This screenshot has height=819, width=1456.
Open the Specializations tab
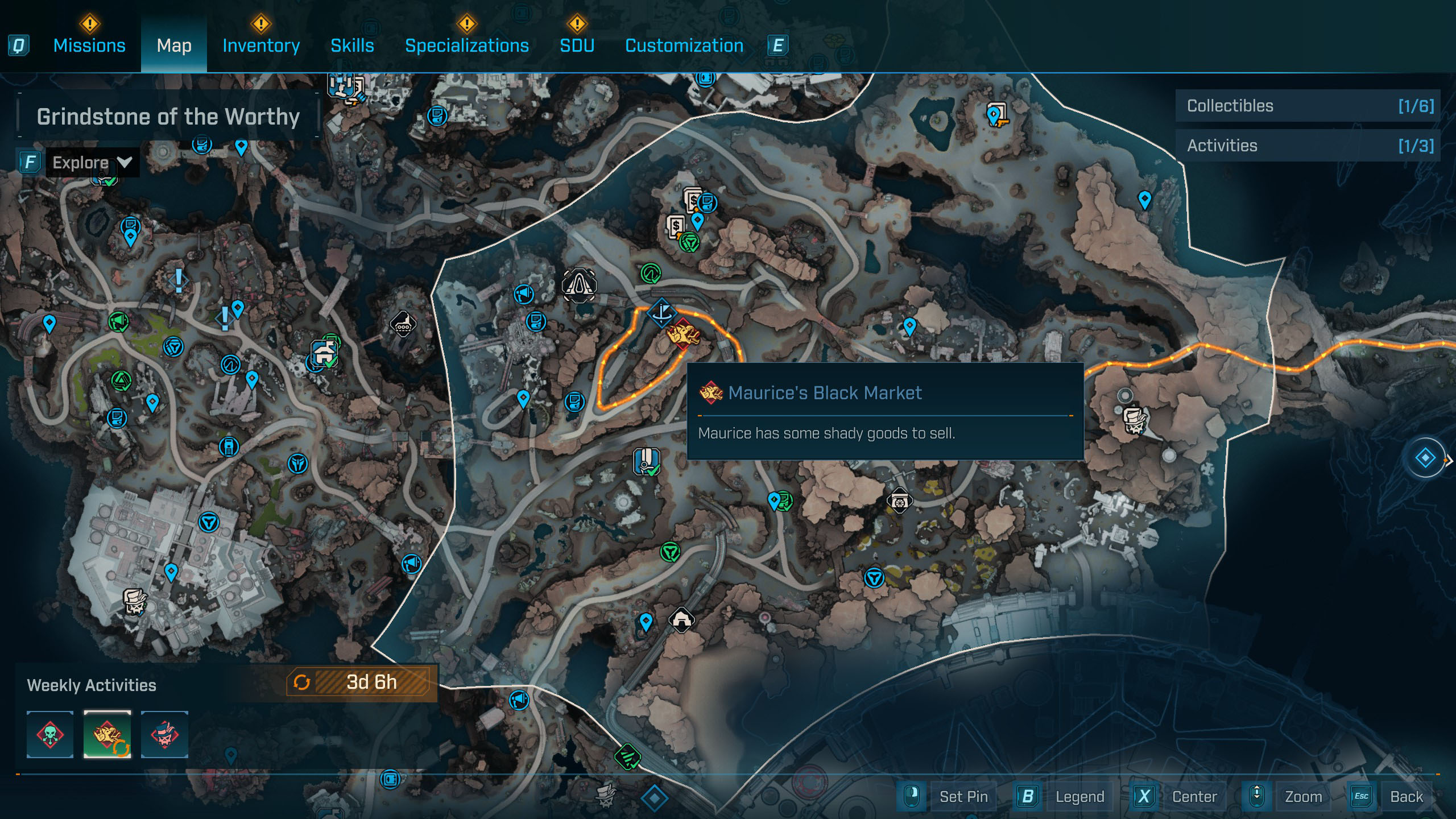pyautogui.click(x=466, y=45)
